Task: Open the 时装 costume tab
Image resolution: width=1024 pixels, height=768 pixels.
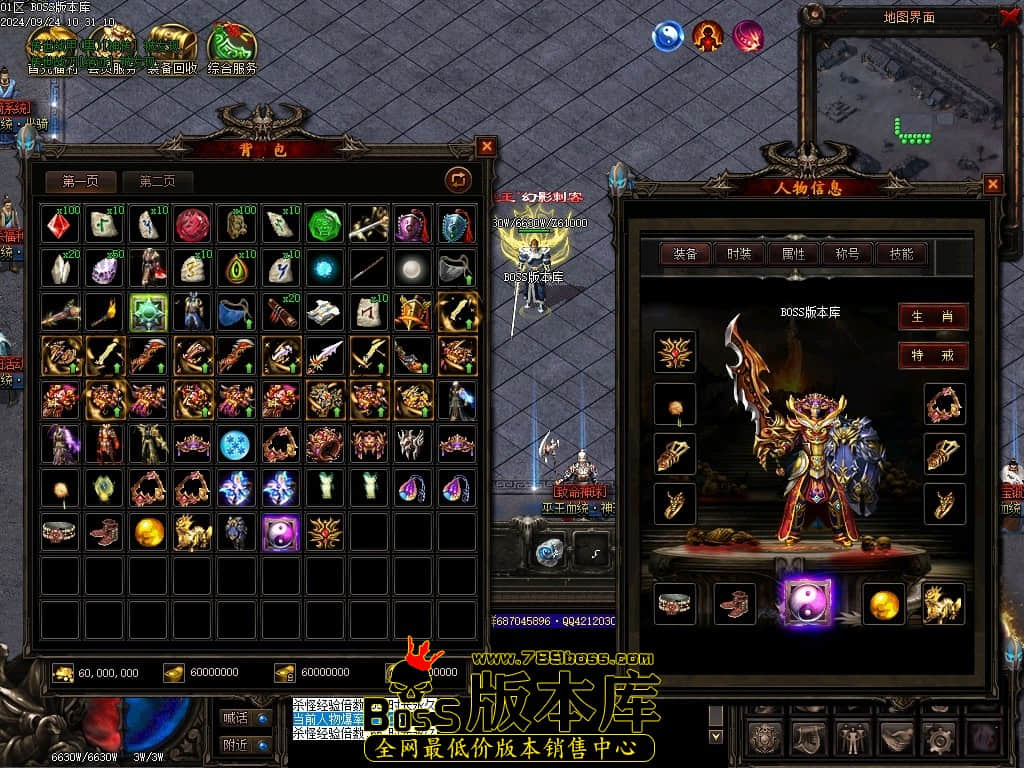Action: (739, 254)
